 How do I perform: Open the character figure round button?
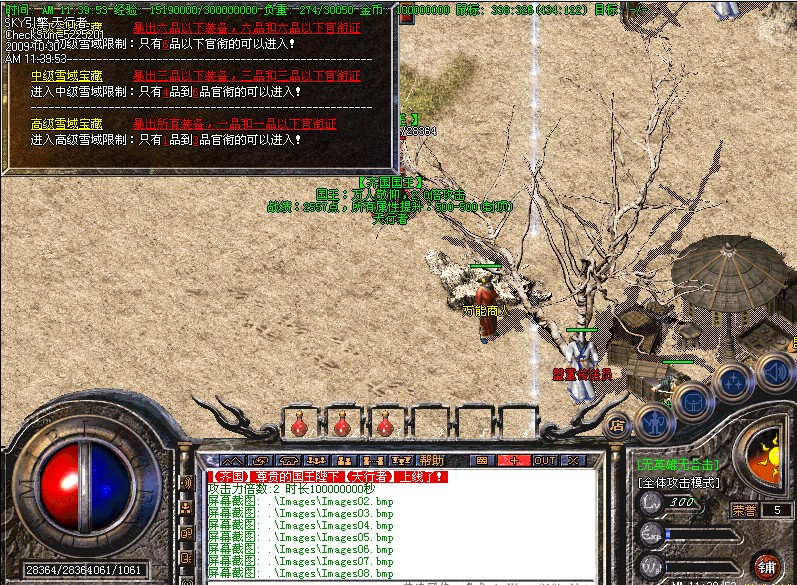(x=654, y=420)
